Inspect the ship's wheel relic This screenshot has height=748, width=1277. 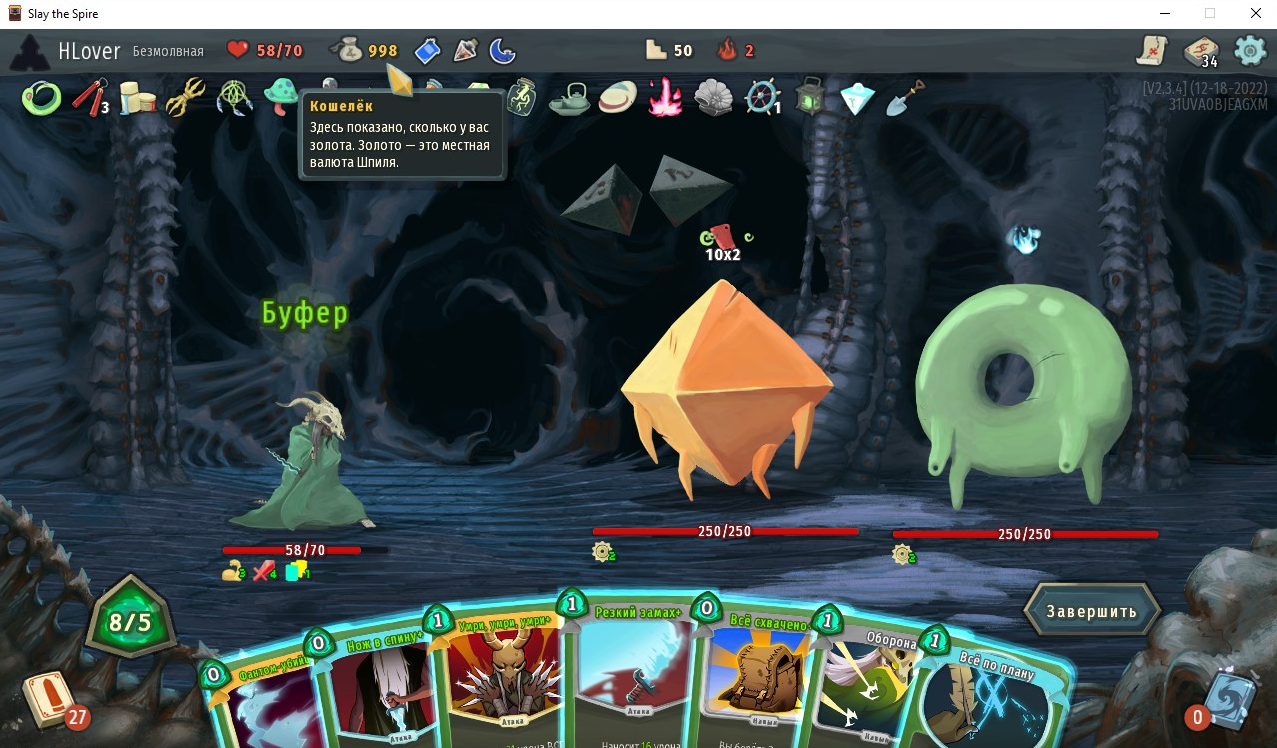pyautogui.click(x=762, y=98)
